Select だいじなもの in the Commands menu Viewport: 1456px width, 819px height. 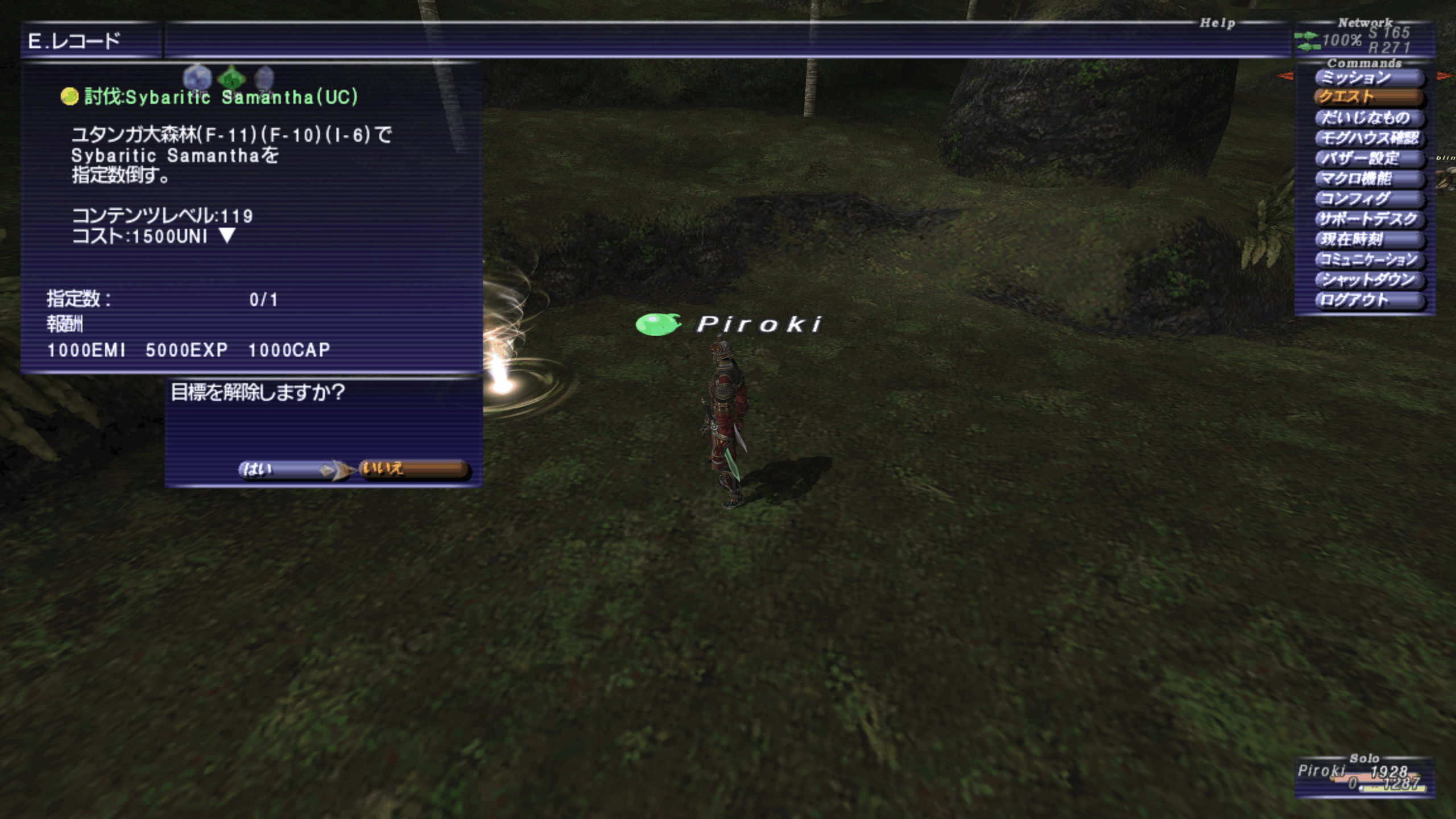coord(1368,118)
